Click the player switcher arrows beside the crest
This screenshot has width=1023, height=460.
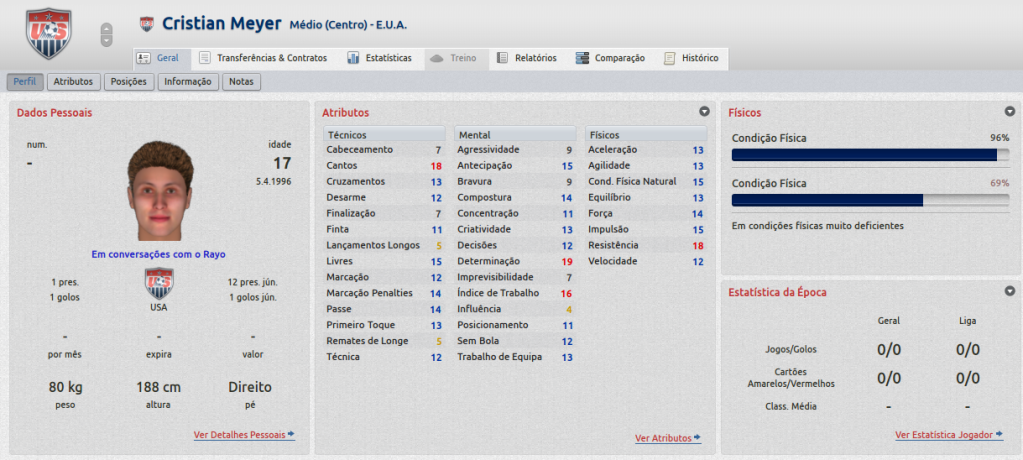coord(106,35)
